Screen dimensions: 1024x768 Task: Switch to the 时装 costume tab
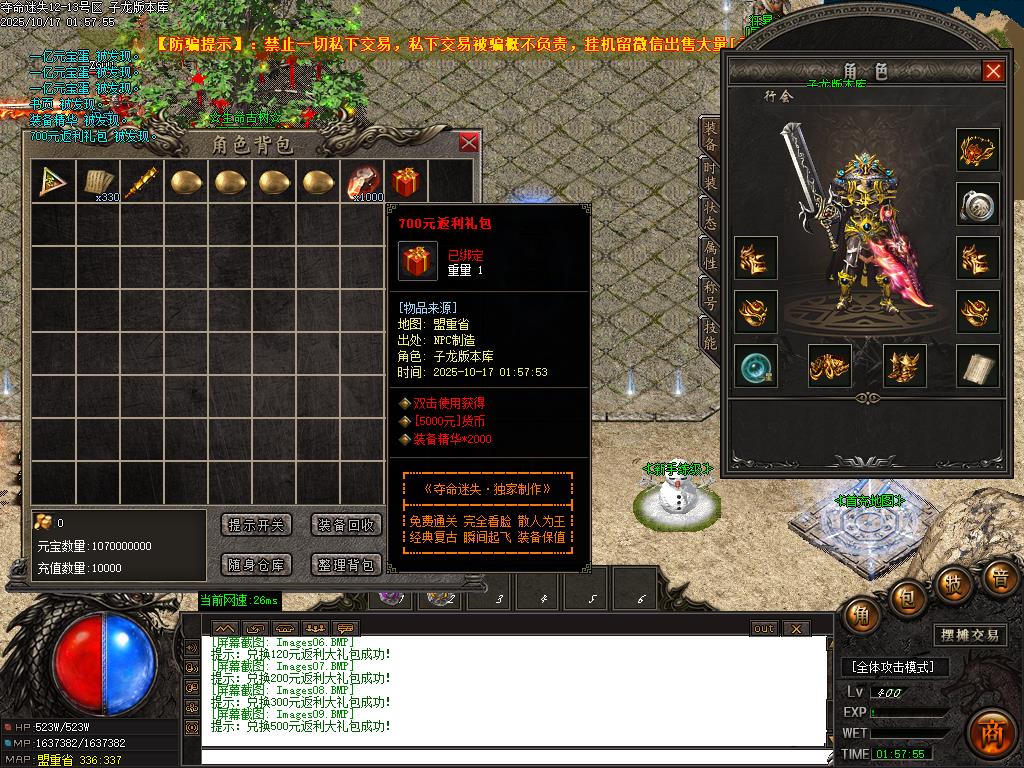coord(709,180)
